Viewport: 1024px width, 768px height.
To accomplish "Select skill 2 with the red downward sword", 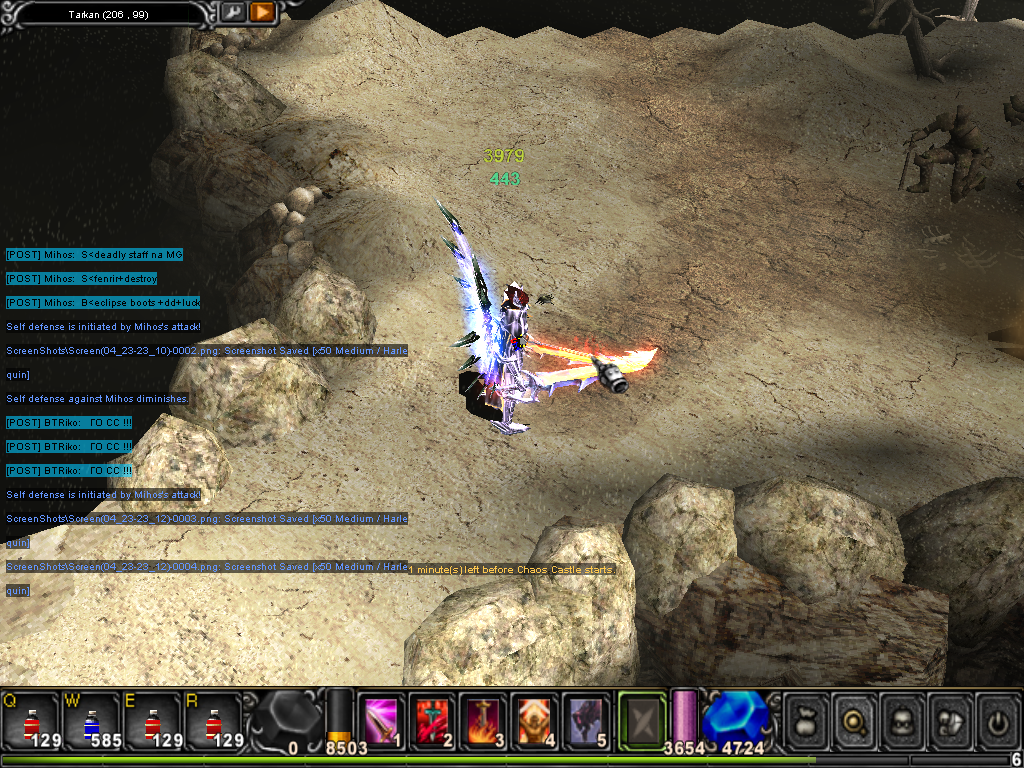I will coord(434,720).
